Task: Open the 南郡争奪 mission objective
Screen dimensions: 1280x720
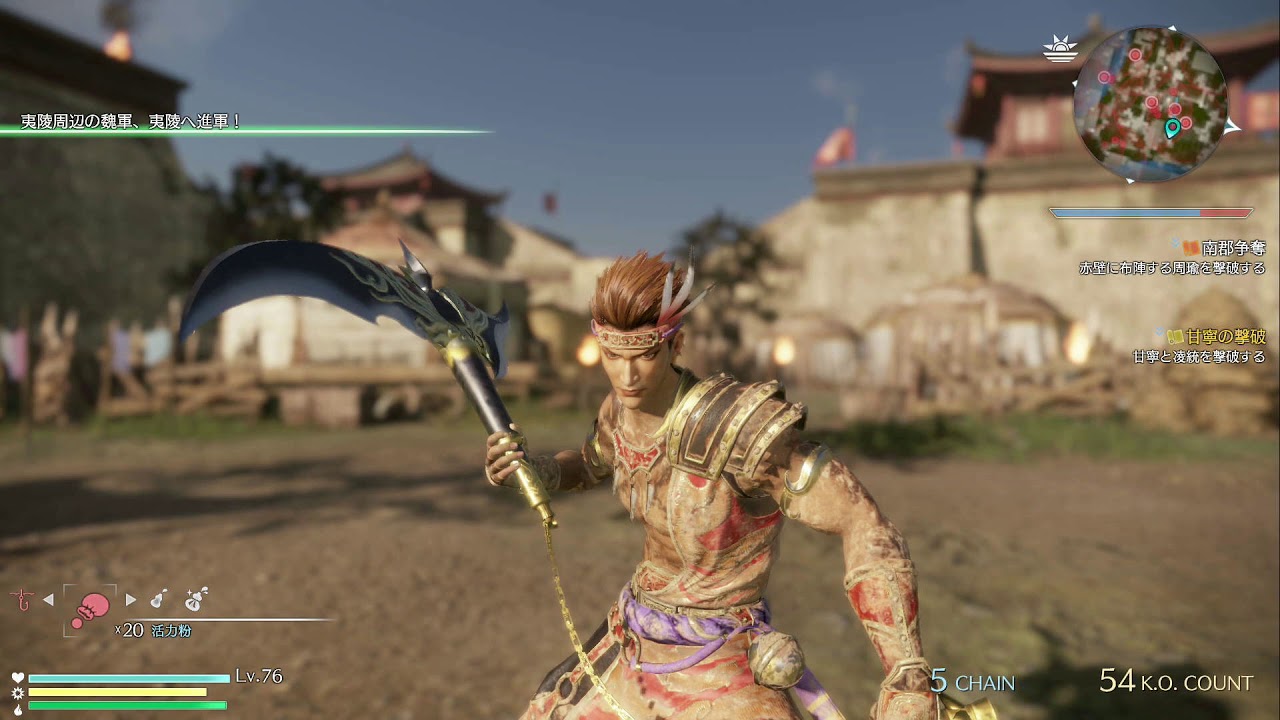Action: click(x=1233, y=247)
